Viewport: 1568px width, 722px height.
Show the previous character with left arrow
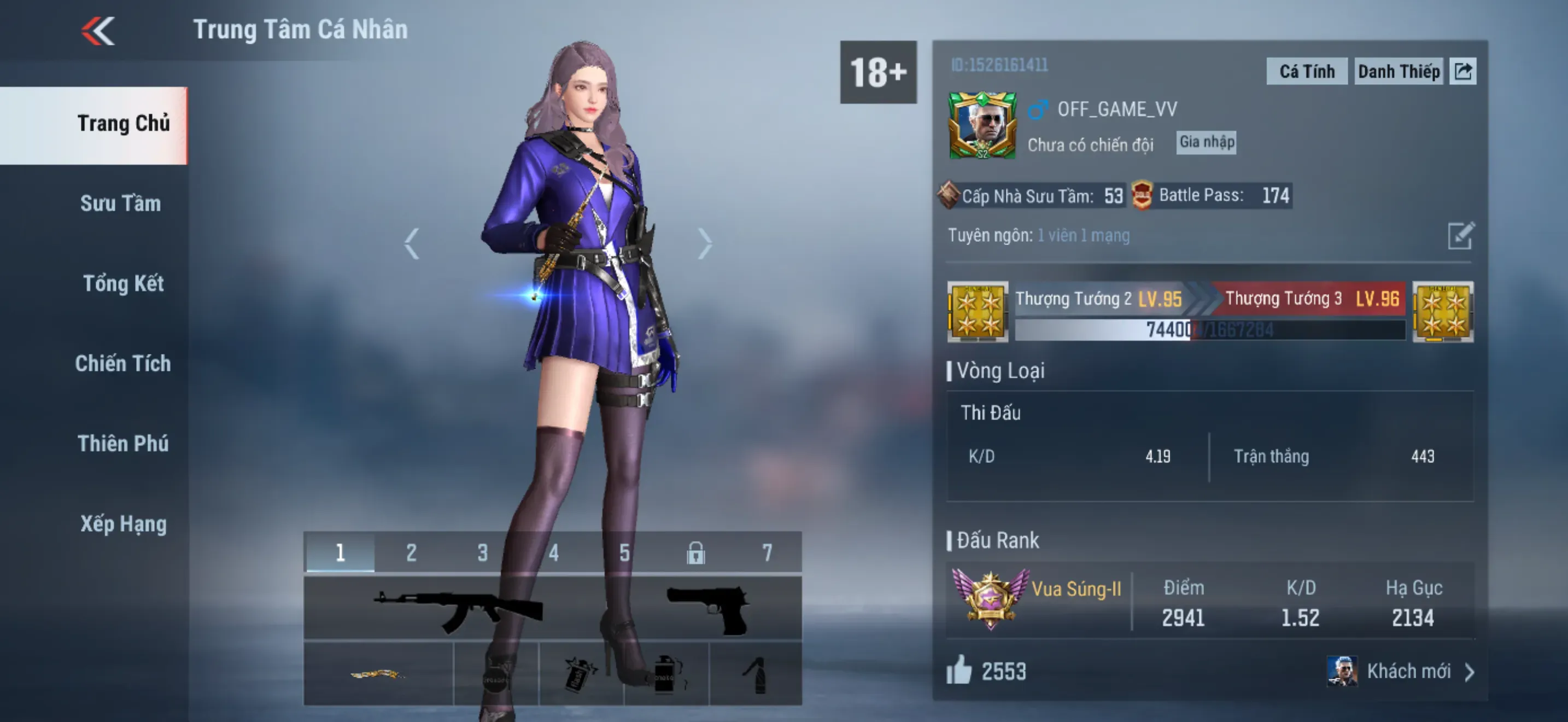412,243
